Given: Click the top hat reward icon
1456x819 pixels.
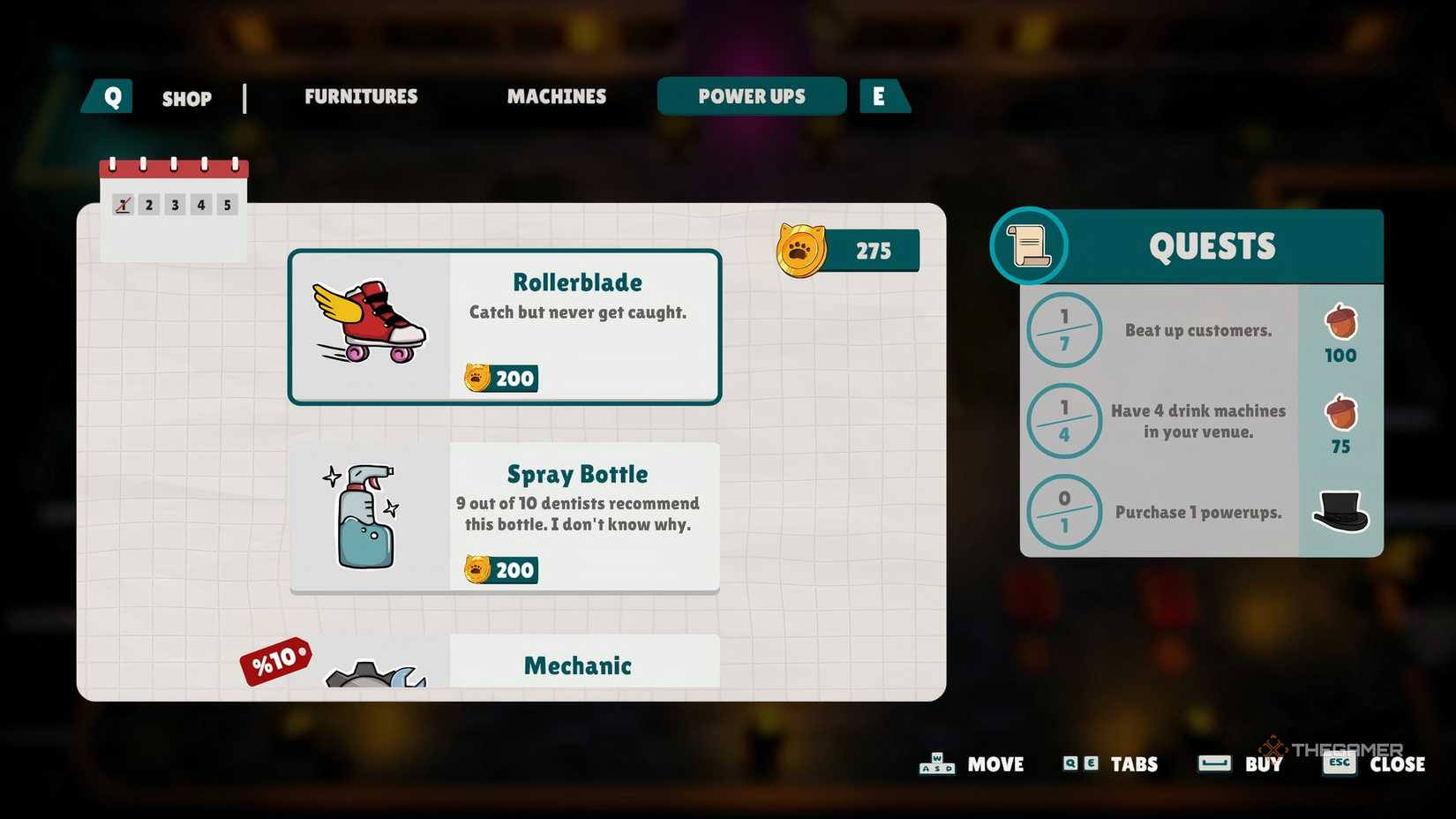Looking at the screenshot, I should (1341, 512).
